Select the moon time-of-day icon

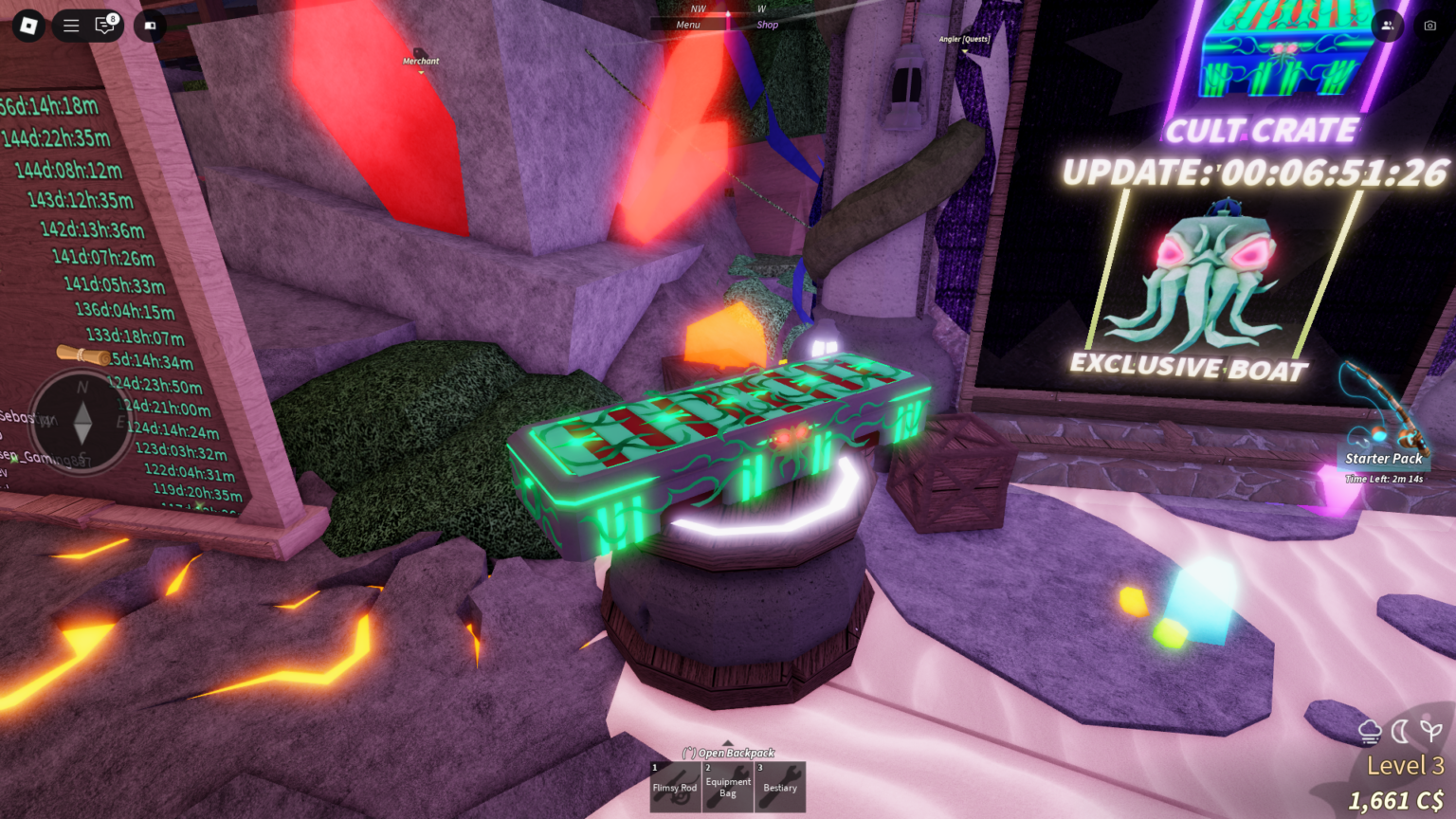(1398, 730)
